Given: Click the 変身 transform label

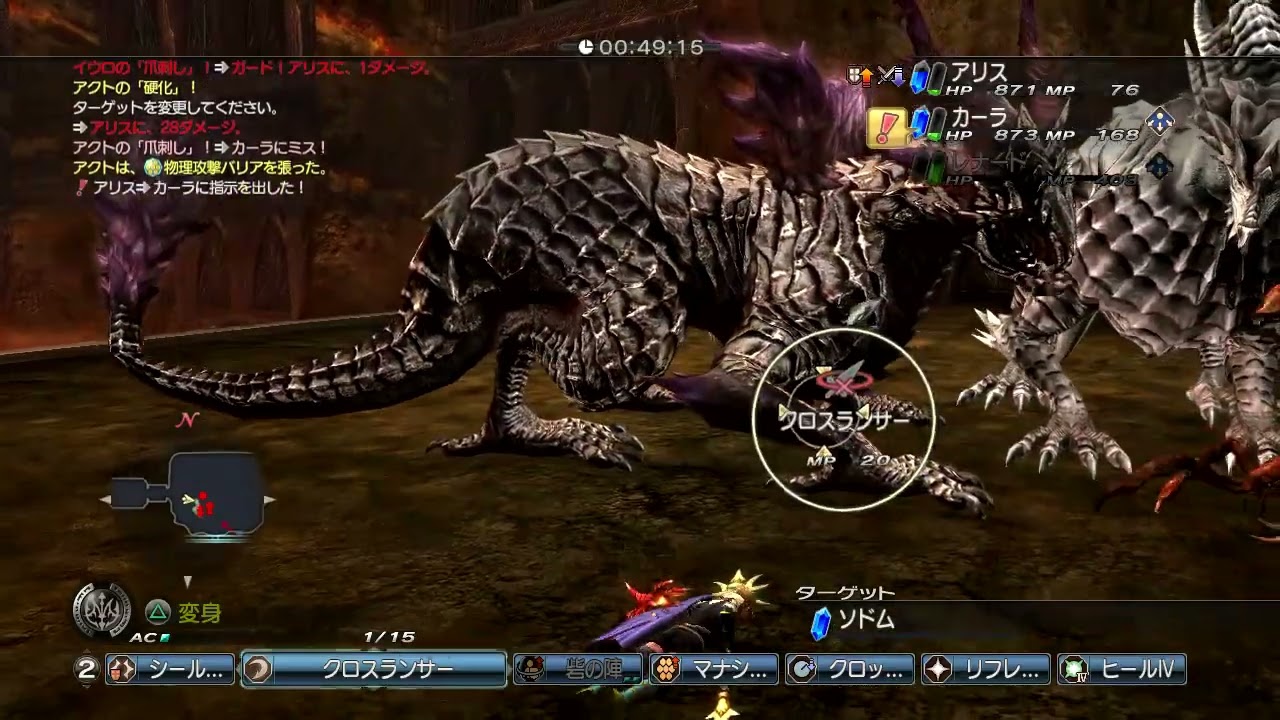Looking at the screenshot, I should 198,612.
